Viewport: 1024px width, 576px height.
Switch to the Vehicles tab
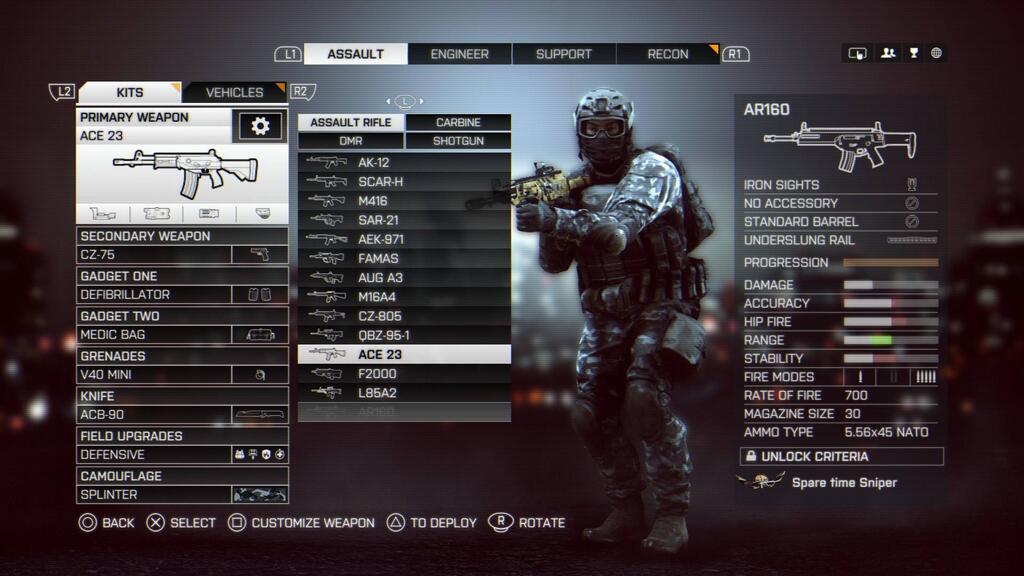pos(234,92)
